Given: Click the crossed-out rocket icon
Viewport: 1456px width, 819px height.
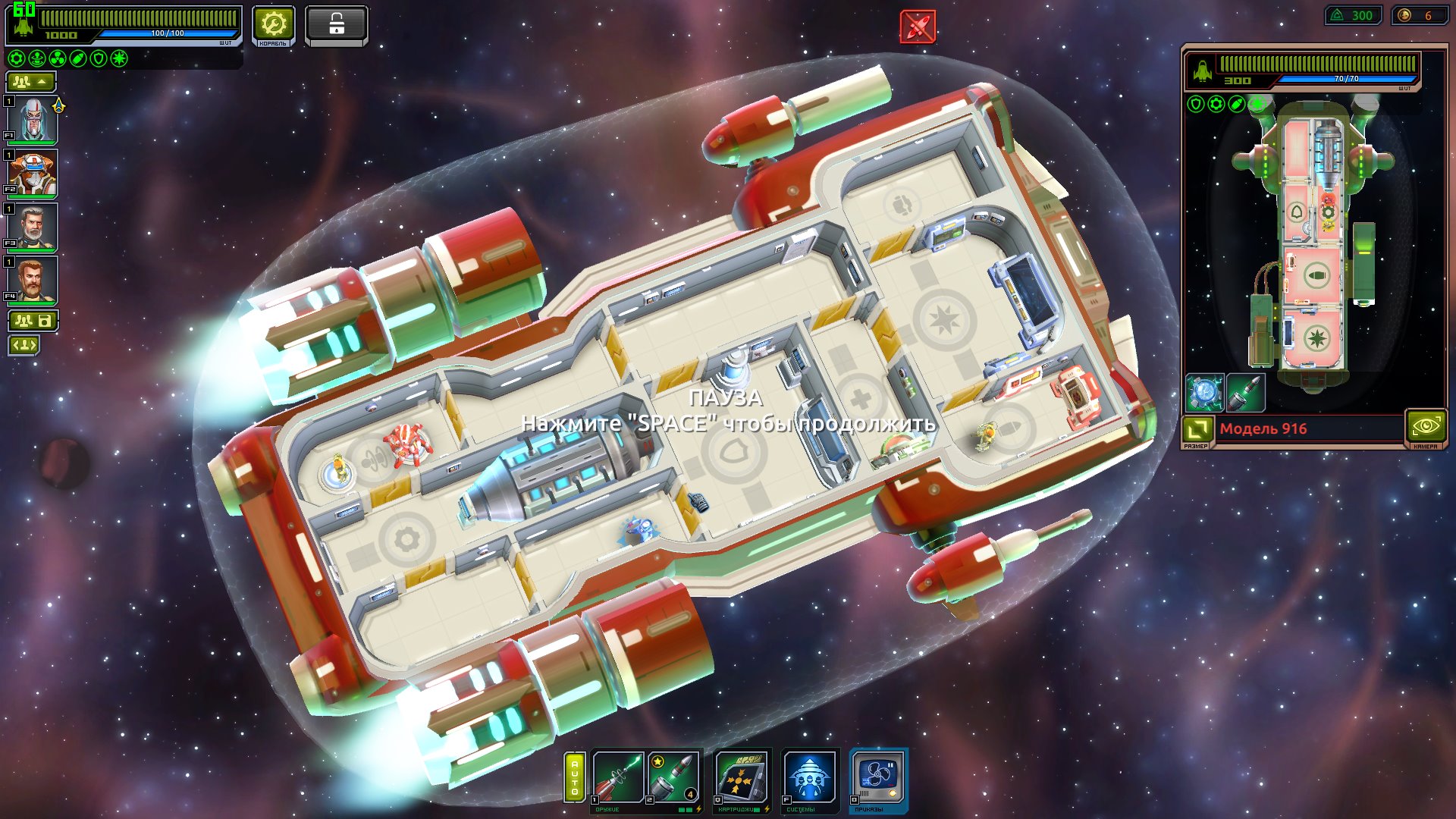Looking at the screenshot, I should coord(918,27).
